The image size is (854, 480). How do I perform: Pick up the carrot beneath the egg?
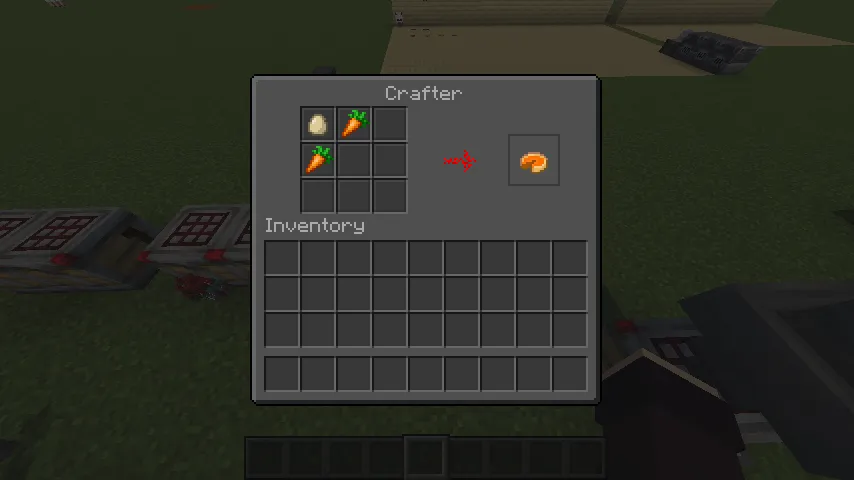[x=318, y=160]
